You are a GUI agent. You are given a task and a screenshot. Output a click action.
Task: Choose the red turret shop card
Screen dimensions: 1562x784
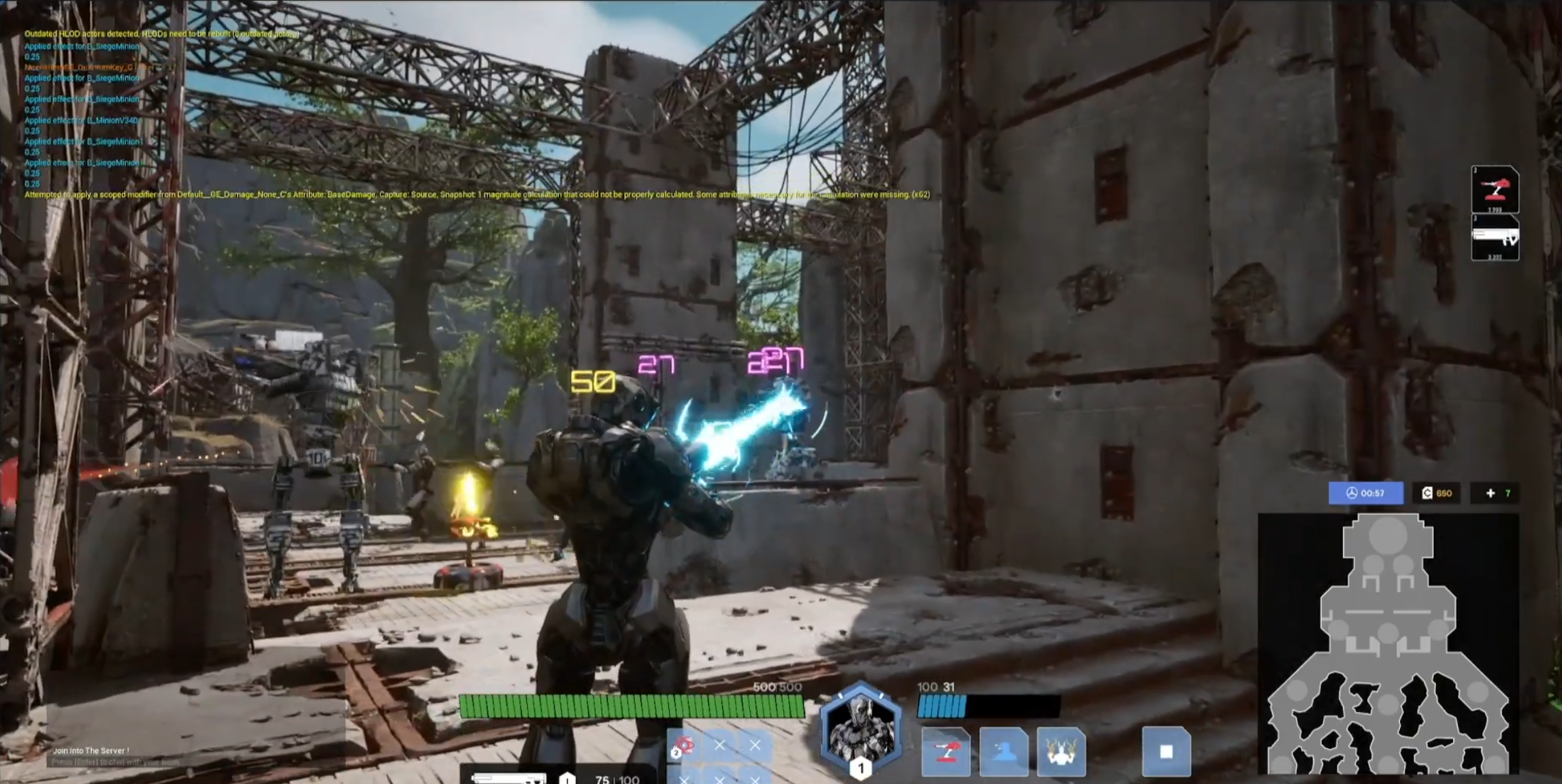click(1495, 189)
